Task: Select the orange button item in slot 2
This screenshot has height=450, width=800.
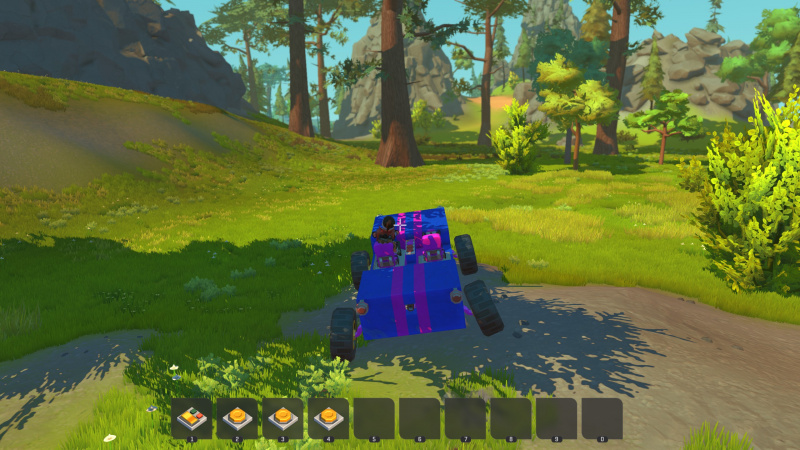Action: pyautogui.click(x=237, y=417)
